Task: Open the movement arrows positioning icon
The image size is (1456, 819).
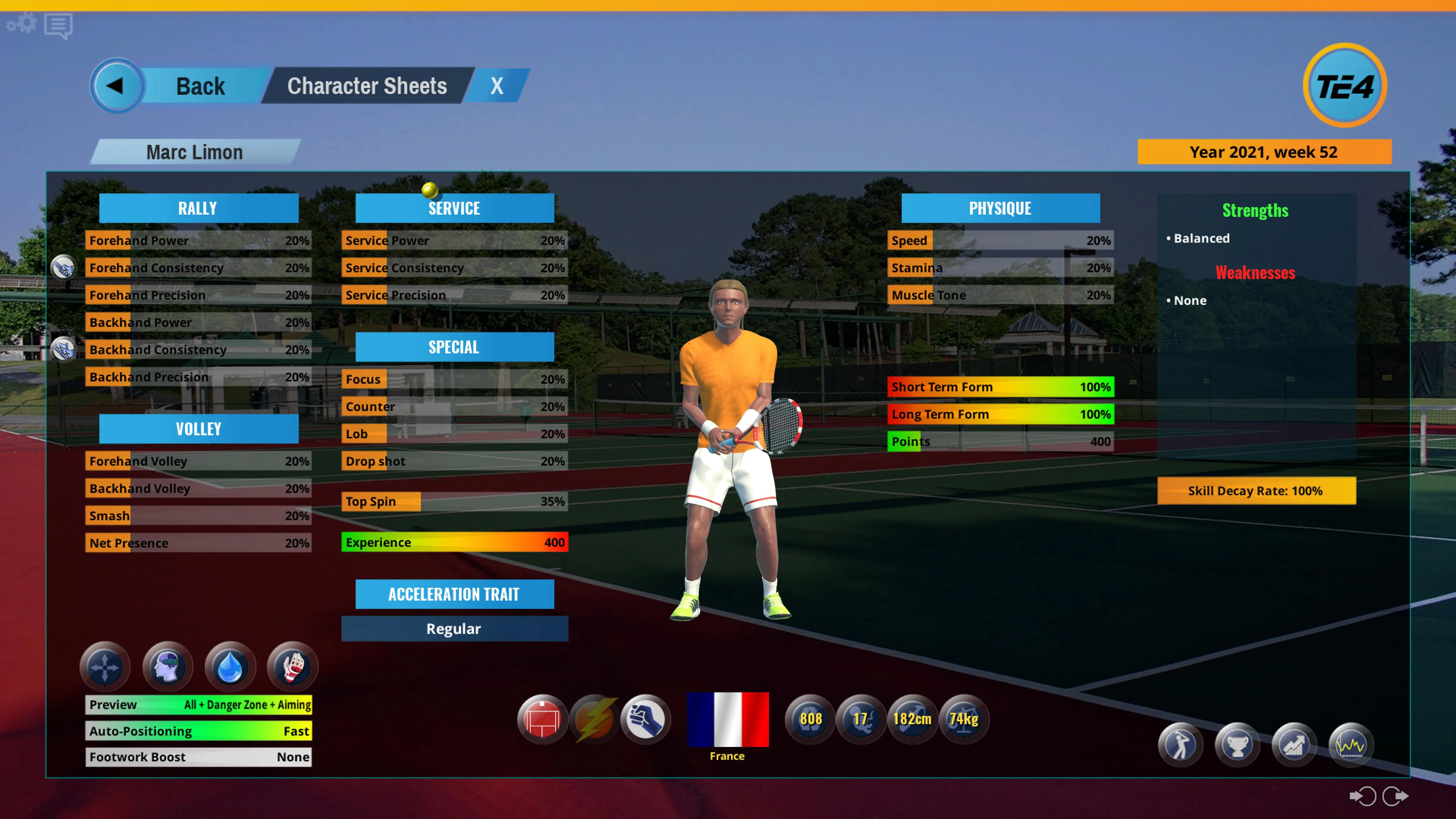Action: [105, 667]
